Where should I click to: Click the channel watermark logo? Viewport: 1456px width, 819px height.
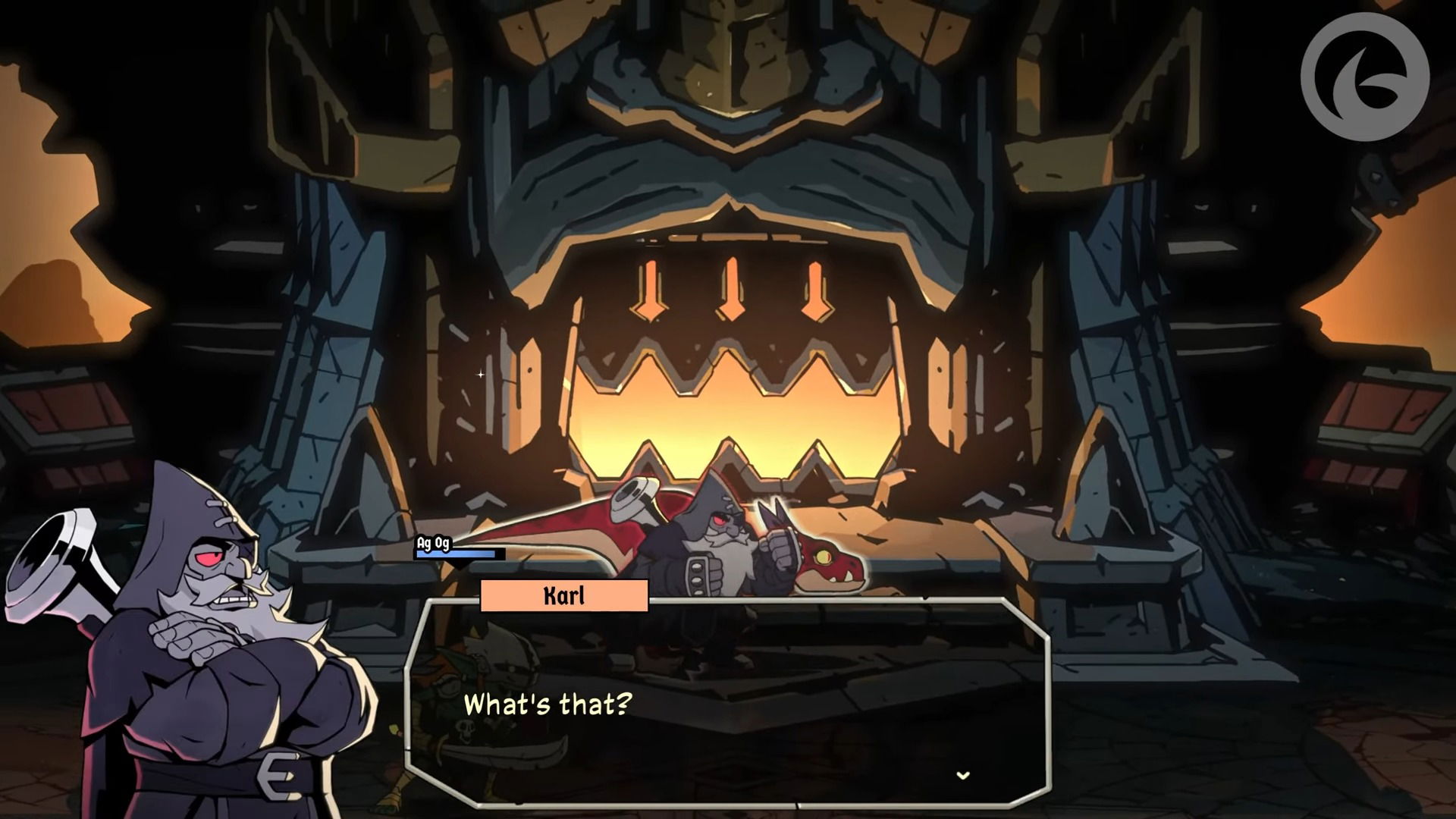[1364, 77]
